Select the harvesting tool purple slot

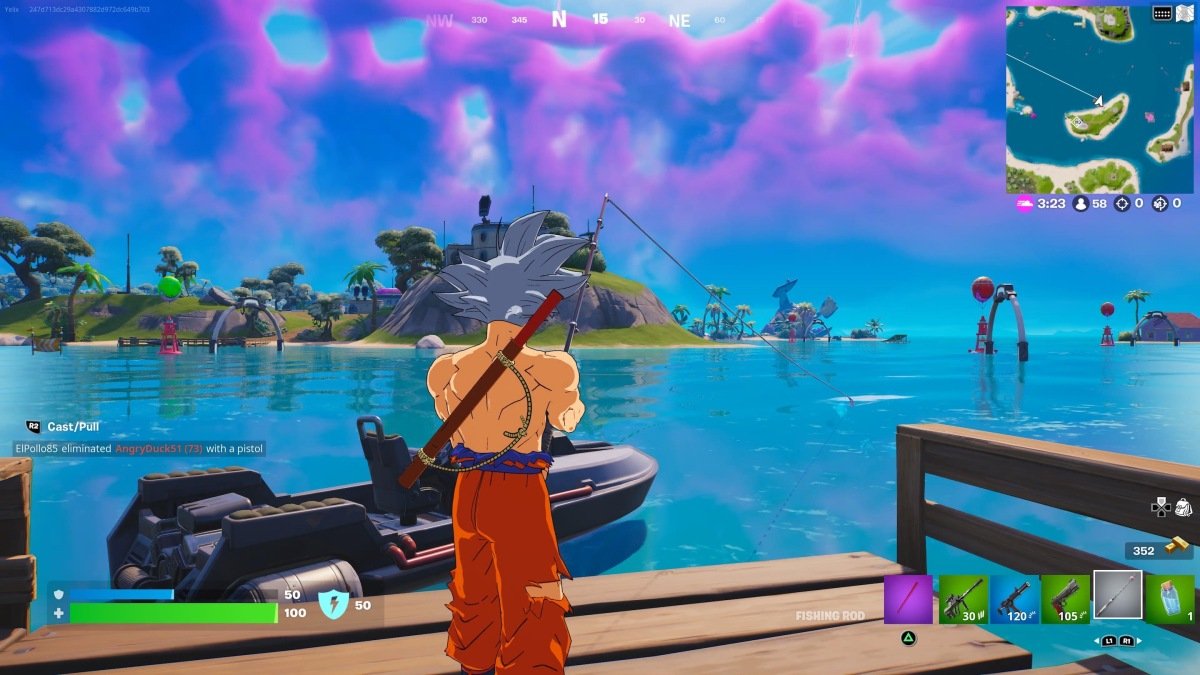pos(908,599)
